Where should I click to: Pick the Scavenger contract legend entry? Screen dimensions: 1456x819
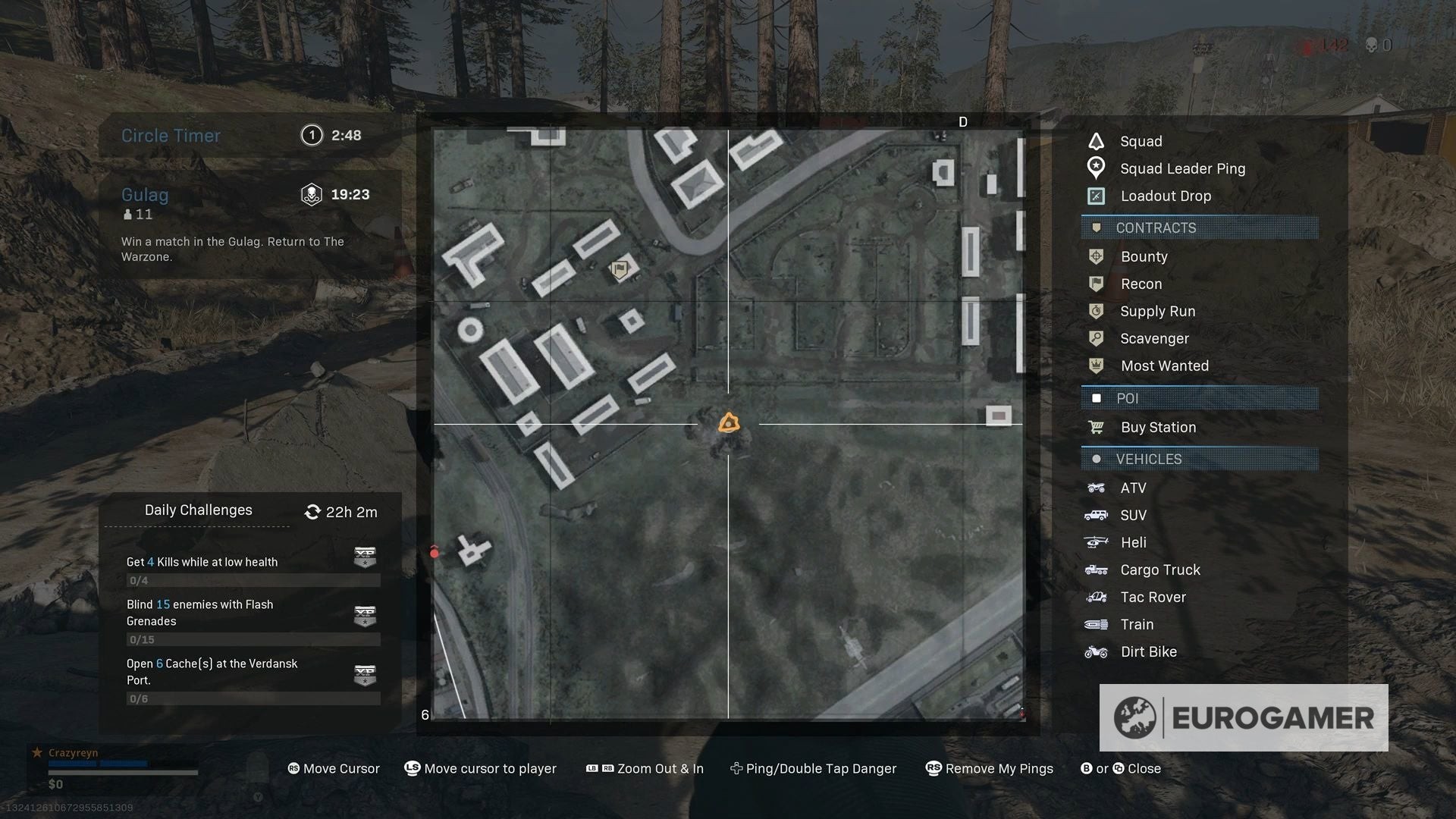pyautogui.click(x=1154, y=338)
